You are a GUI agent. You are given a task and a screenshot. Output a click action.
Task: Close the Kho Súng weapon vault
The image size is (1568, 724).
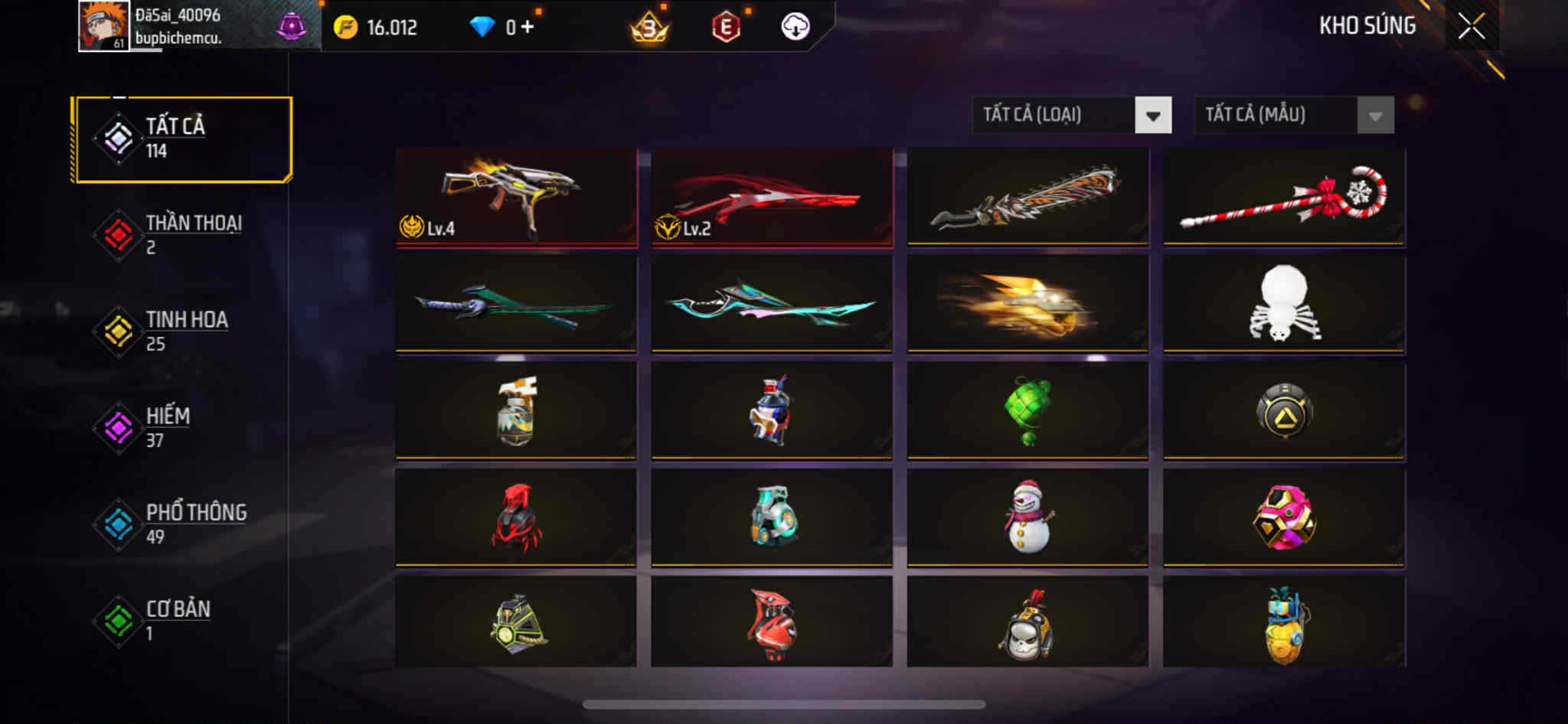click(1471, 27)
